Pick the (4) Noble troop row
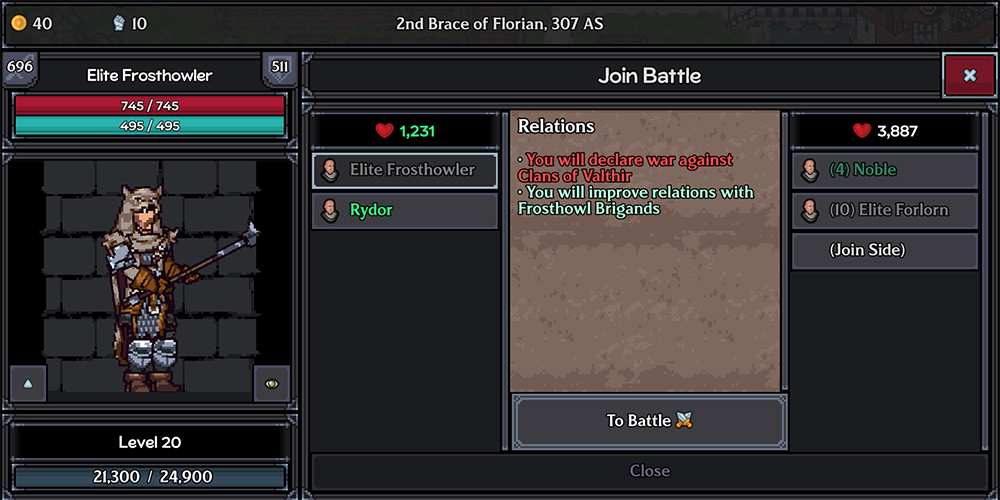Image resolution: width=1000 pixels, height=500 pixels. [884, 170]
